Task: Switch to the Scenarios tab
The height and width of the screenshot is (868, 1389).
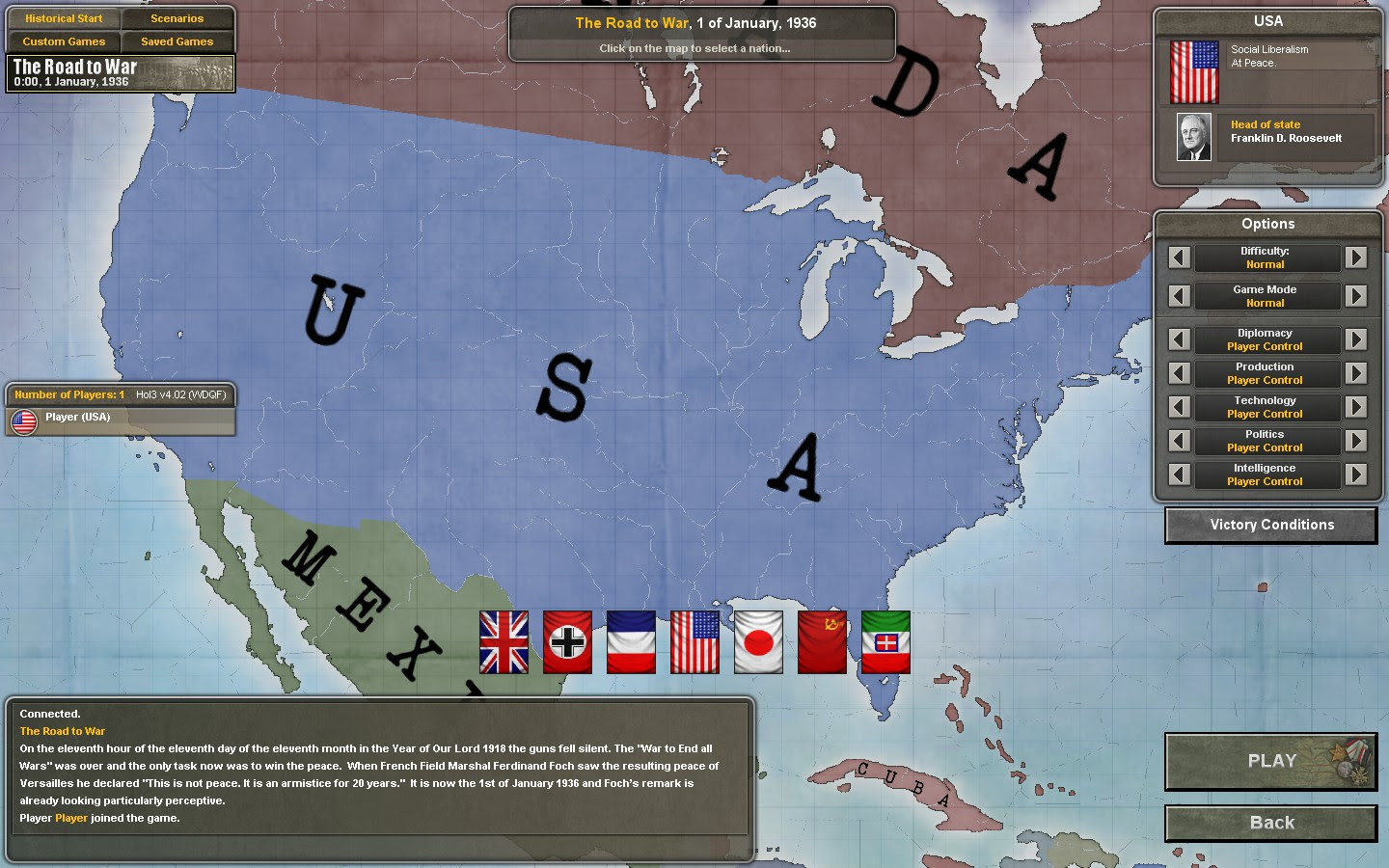Action: (x=177, y=17)
